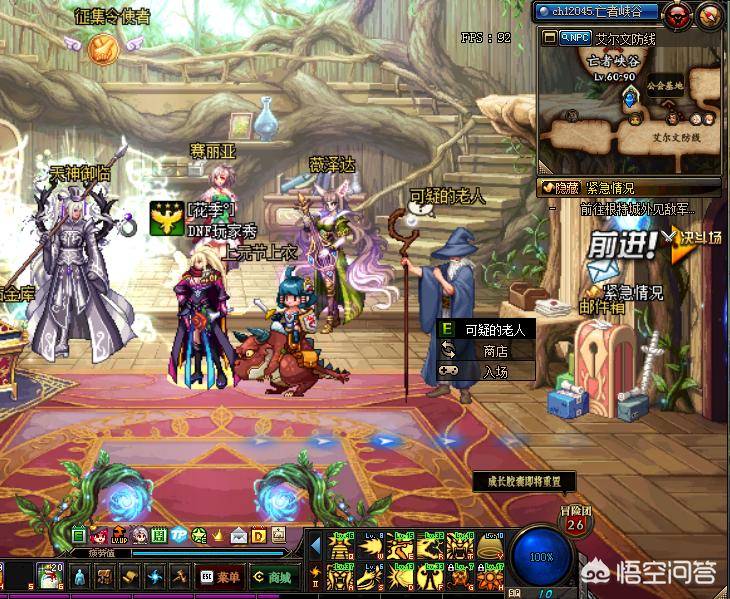Click the blue skill bar arrow

(x=315, y=546)
